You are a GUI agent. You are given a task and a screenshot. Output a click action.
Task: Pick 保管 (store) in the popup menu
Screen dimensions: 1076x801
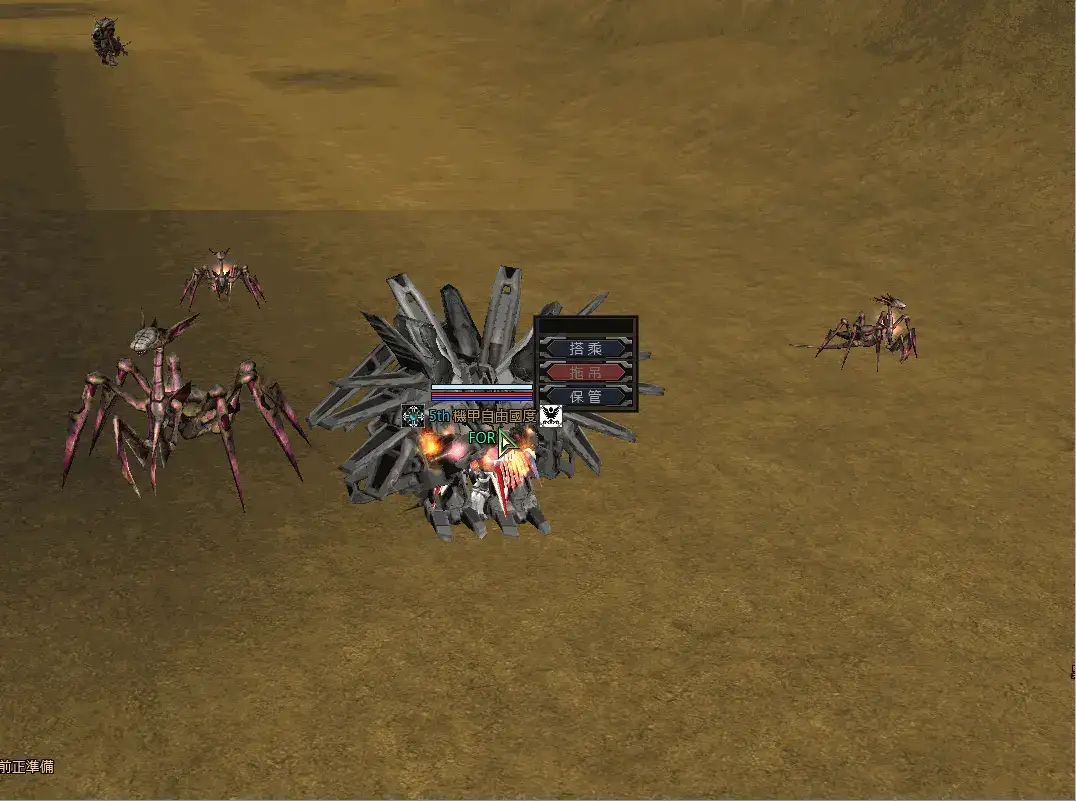coord(586,396)
